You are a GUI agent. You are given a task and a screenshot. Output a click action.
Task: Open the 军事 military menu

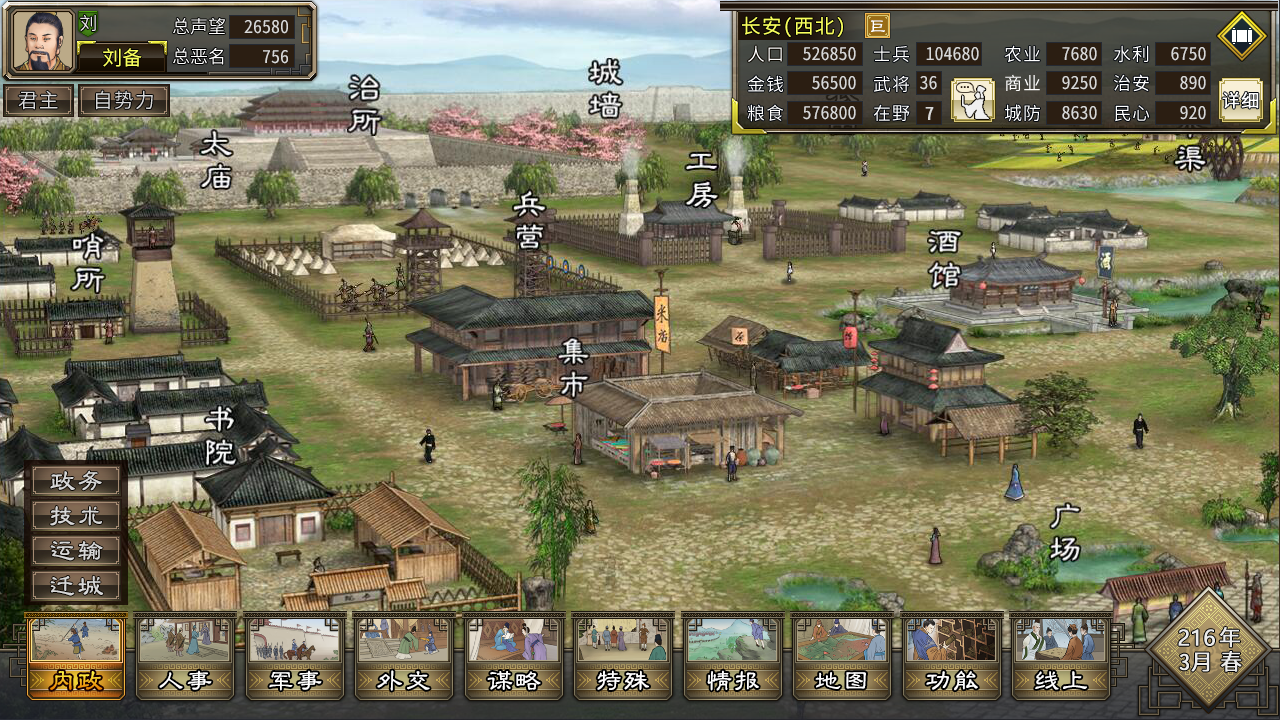click(x=295, y=655)
